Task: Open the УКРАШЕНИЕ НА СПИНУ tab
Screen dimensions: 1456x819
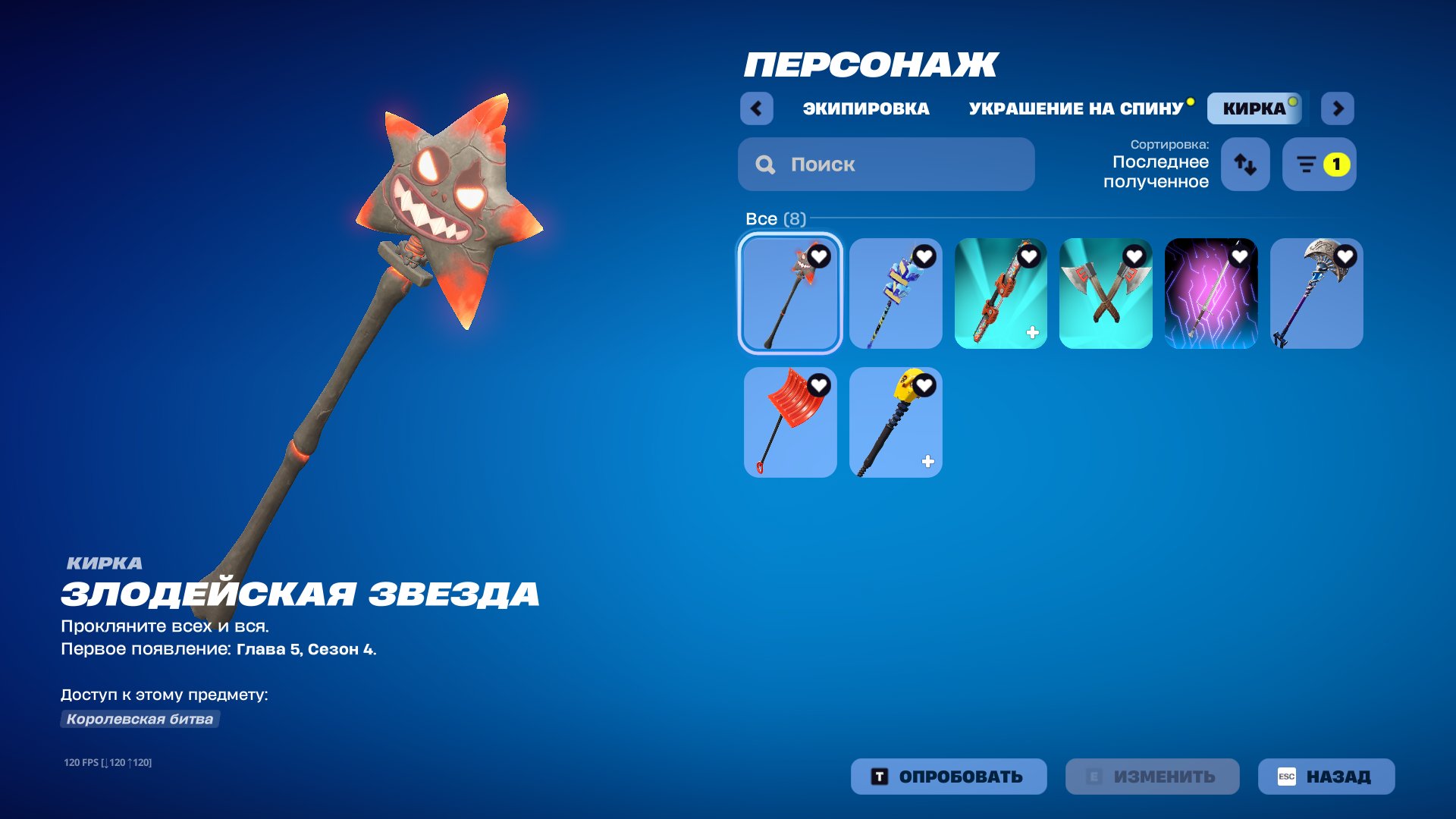Action: tap(1076, 108)
